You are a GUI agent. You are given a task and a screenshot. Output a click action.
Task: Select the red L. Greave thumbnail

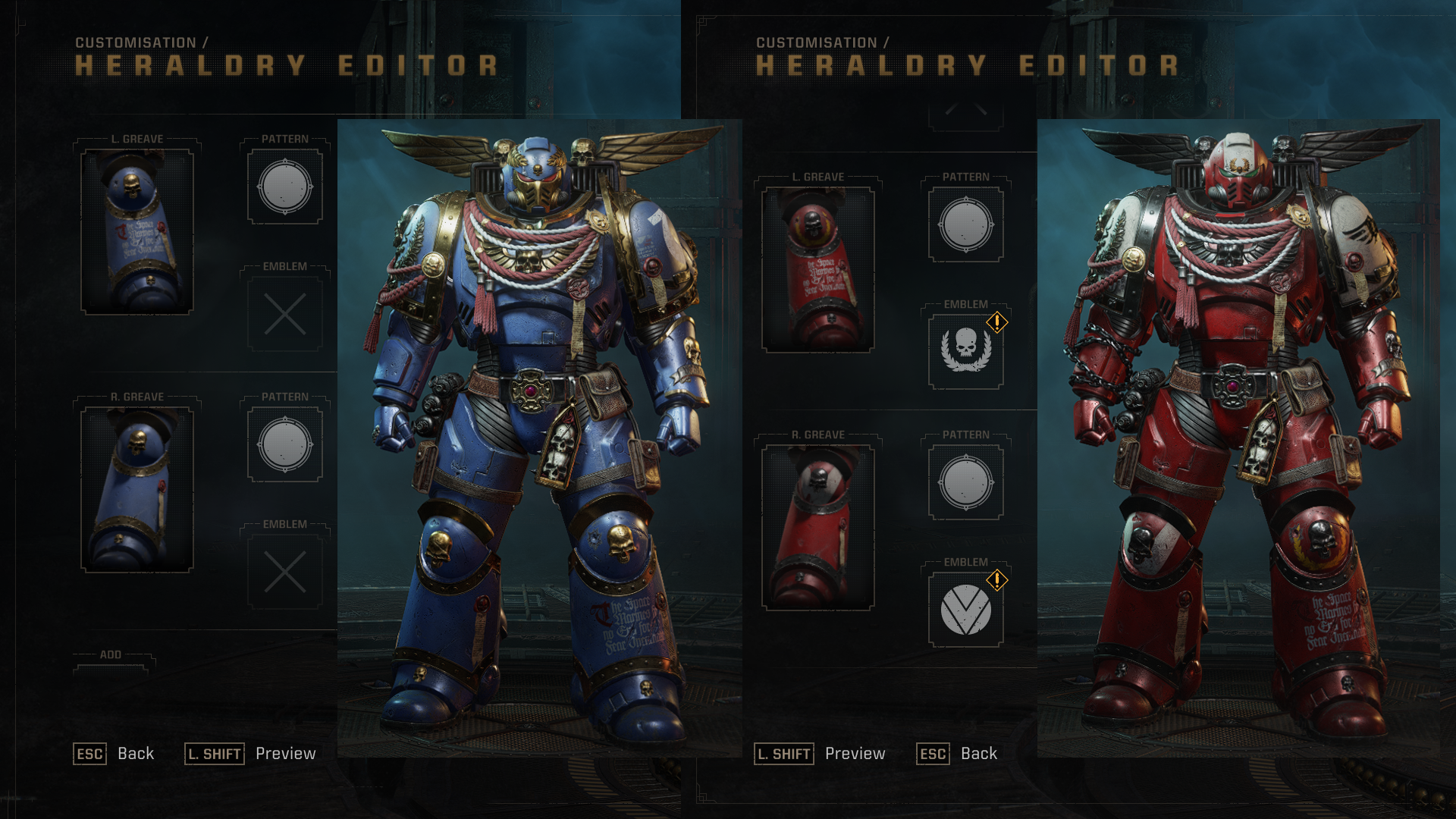pos(818,269)
